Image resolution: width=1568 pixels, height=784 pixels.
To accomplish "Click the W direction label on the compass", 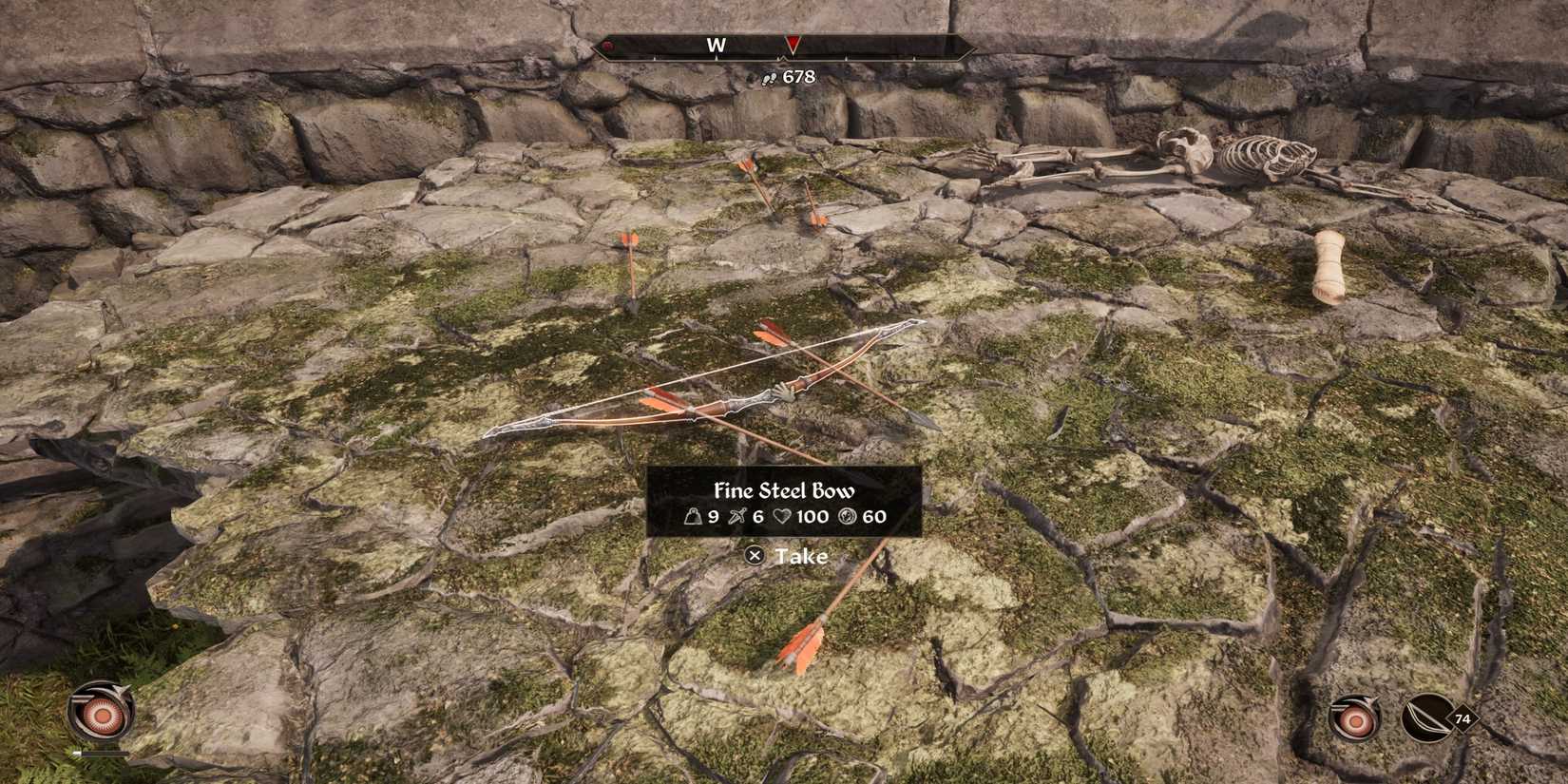I will [x=717, y=44].
